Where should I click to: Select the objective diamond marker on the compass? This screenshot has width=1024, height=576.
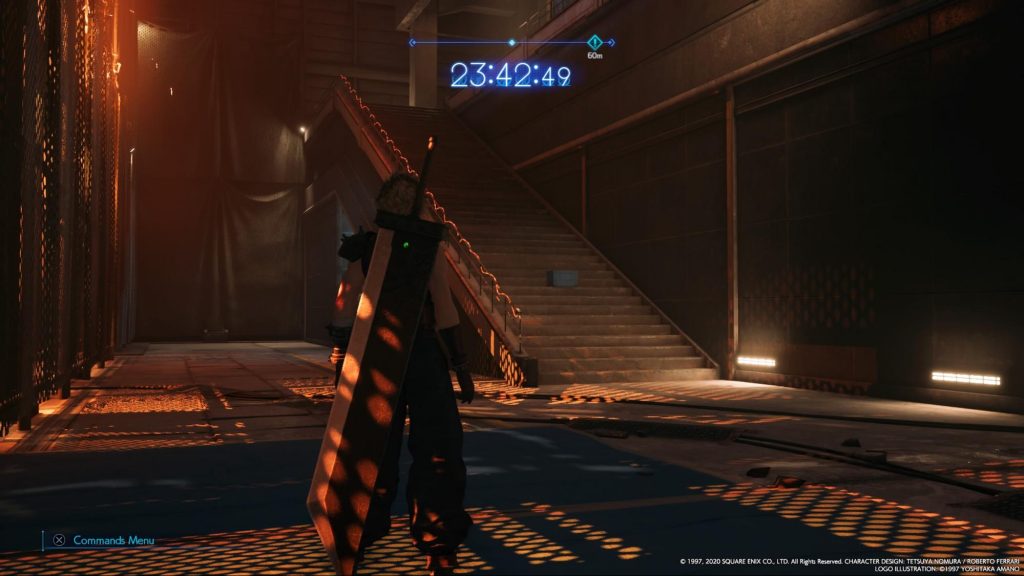595,42
